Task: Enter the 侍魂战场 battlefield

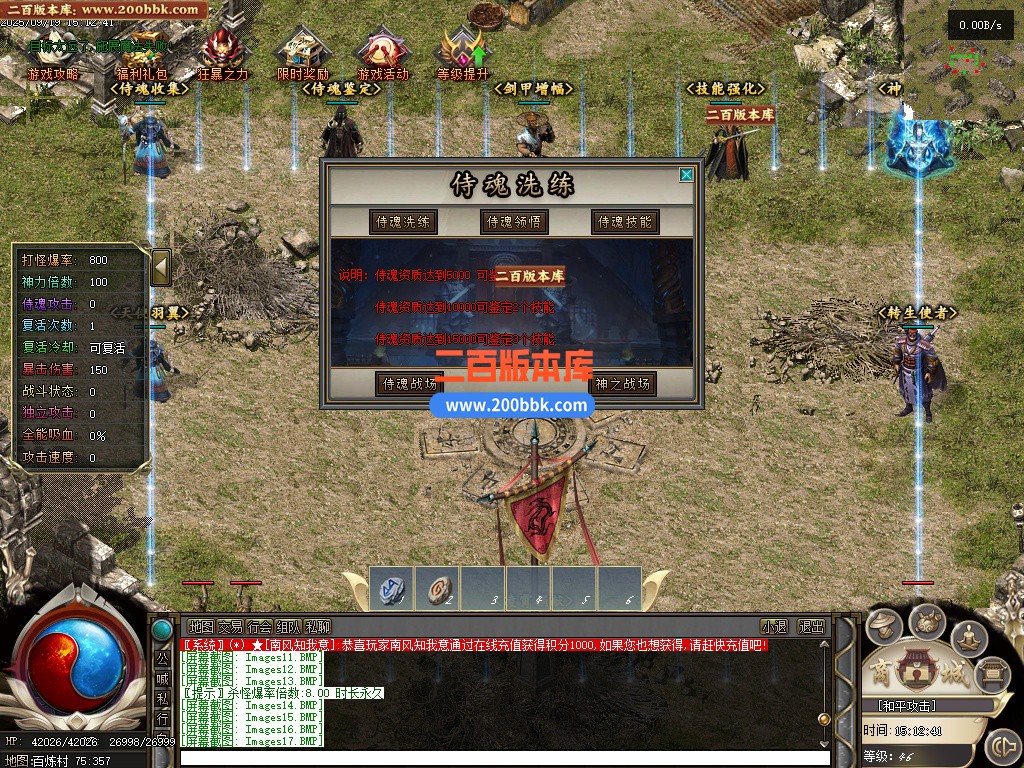Action: 407,384
